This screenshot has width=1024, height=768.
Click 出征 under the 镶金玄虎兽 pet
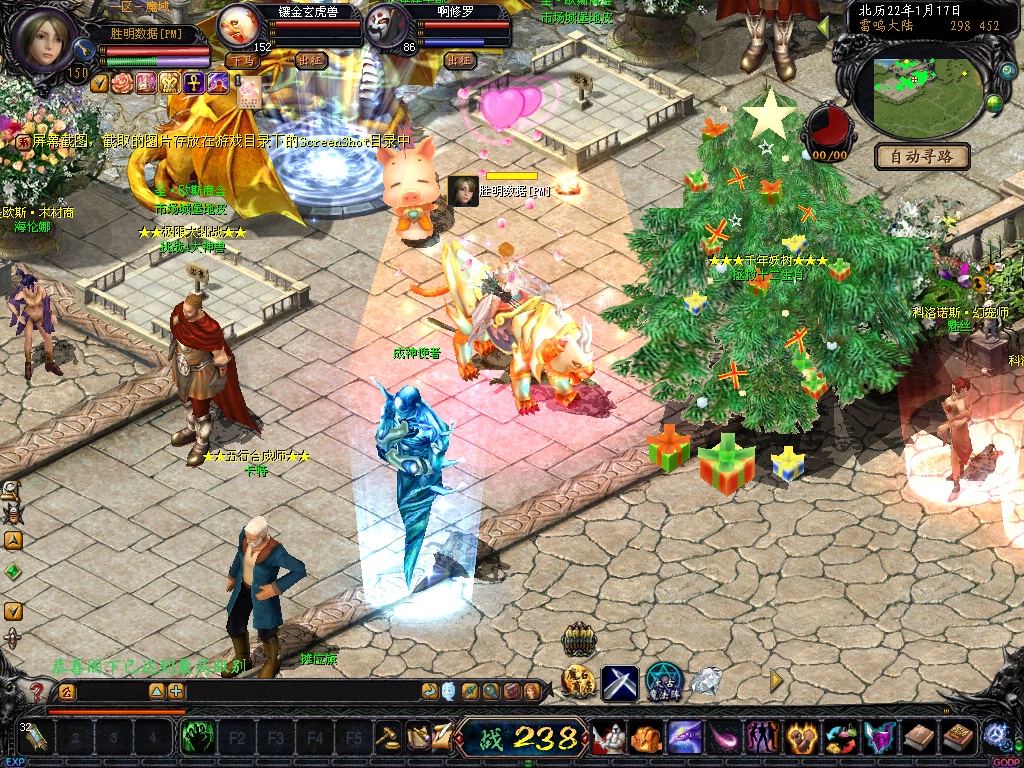click(x=312, y=60)
